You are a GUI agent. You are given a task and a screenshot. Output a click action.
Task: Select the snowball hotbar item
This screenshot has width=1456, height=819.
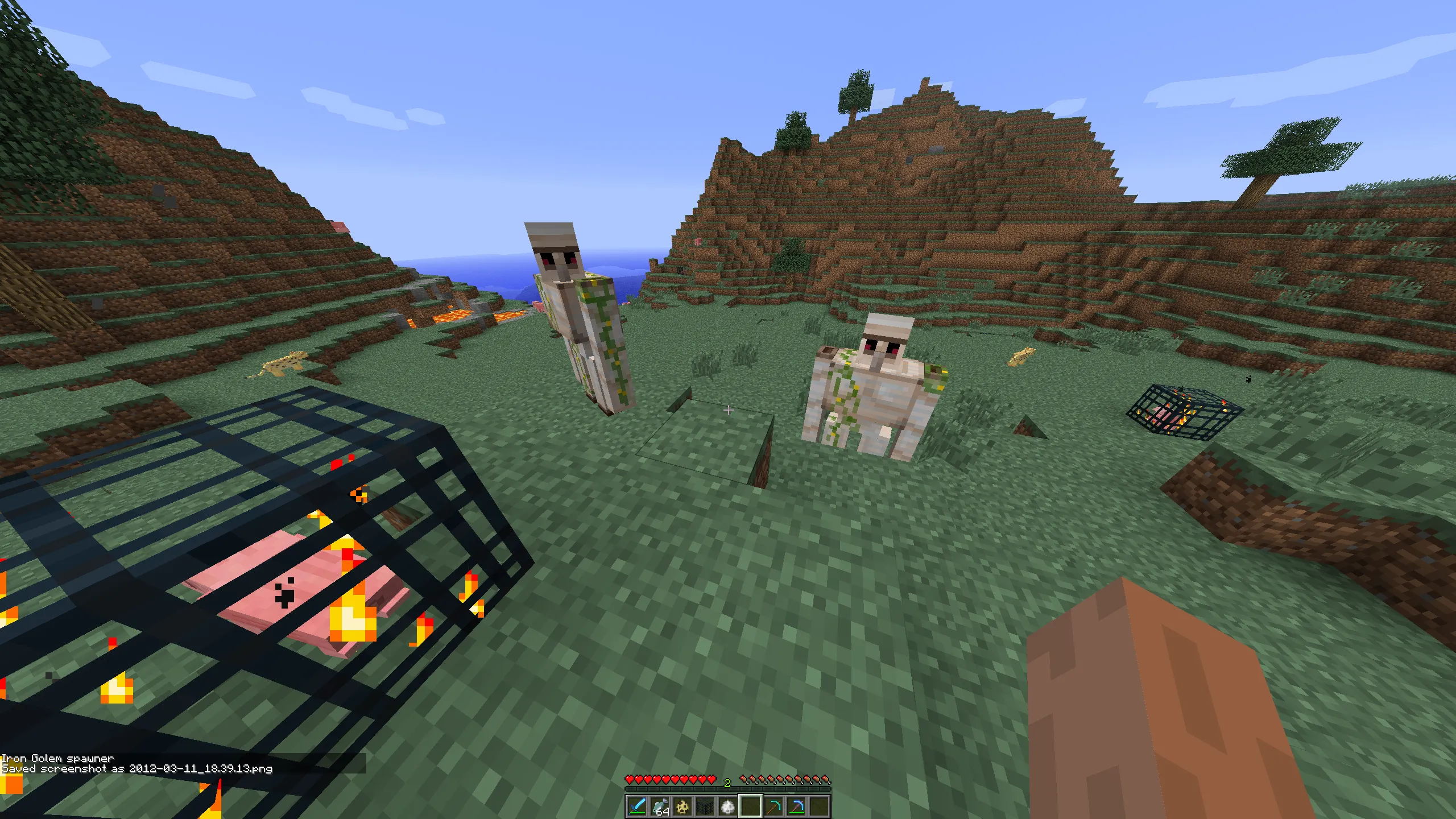(728, 808)
